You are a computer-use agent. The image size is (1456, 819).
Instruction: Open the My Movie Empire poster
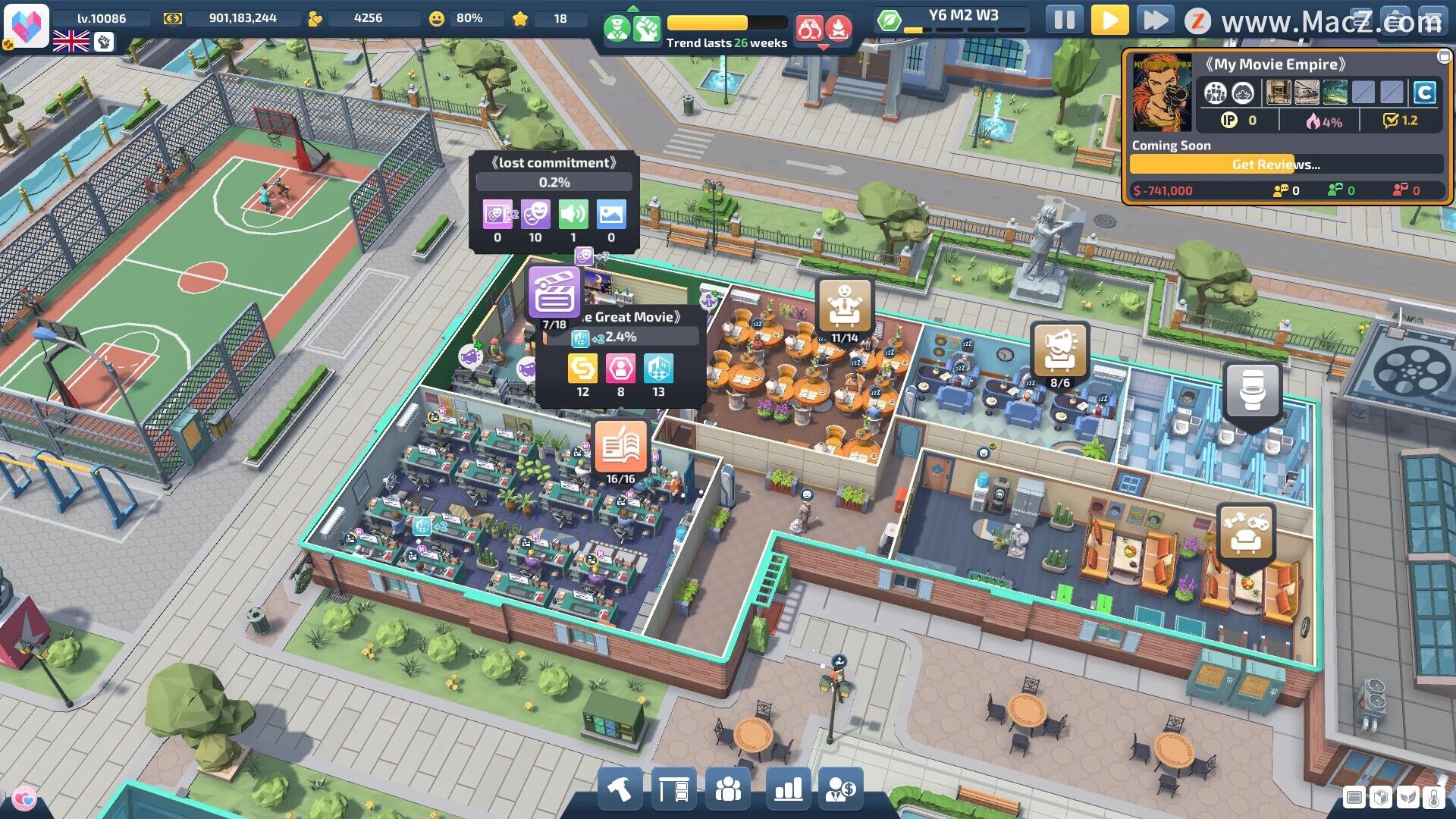tap(1161, 93)
